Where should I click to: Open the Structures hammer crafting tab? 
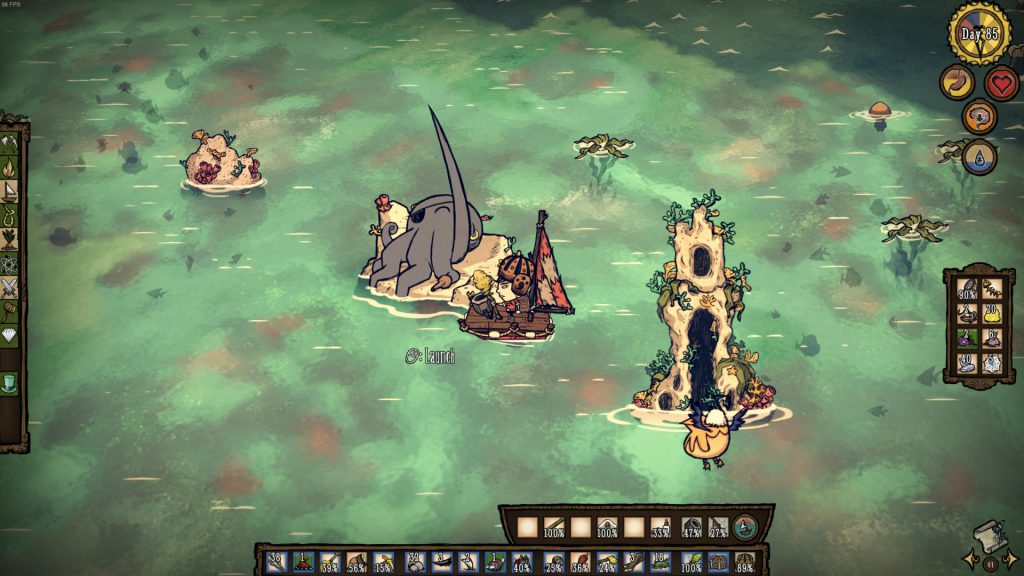point(10,312)
